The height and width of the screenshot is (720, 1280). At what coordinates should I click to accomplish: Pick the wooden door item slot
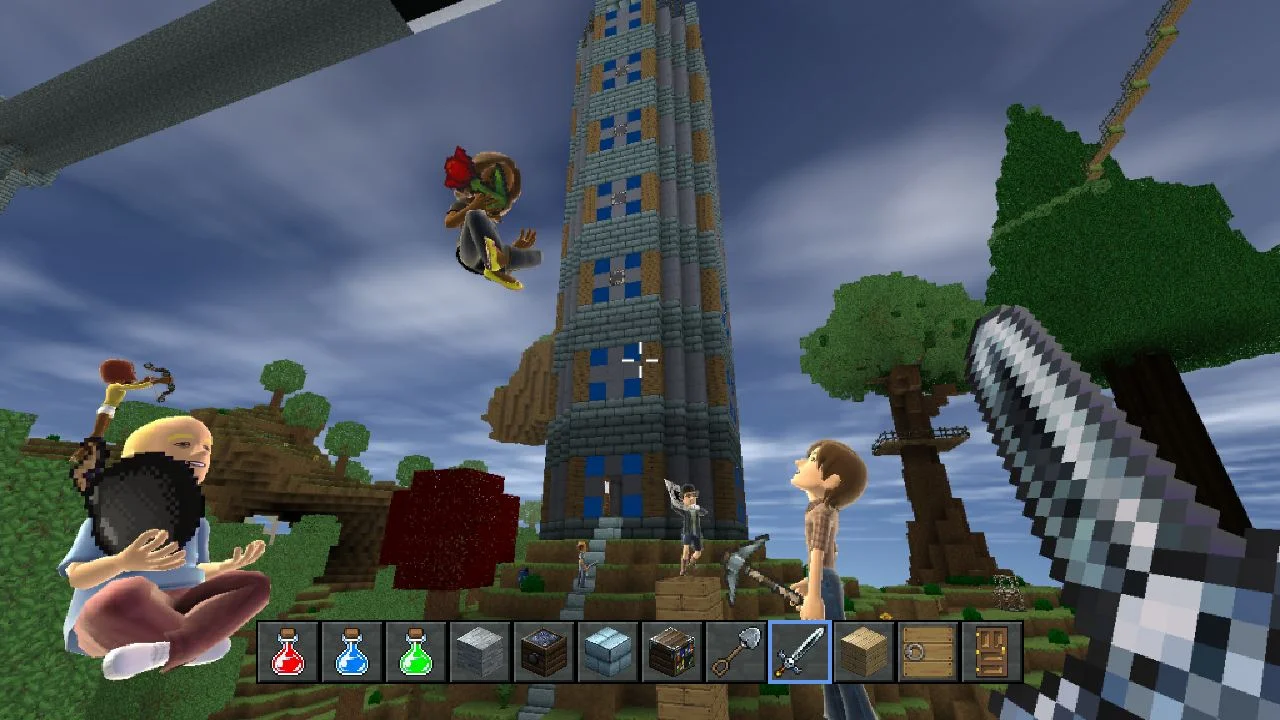[x=991, y=652]
